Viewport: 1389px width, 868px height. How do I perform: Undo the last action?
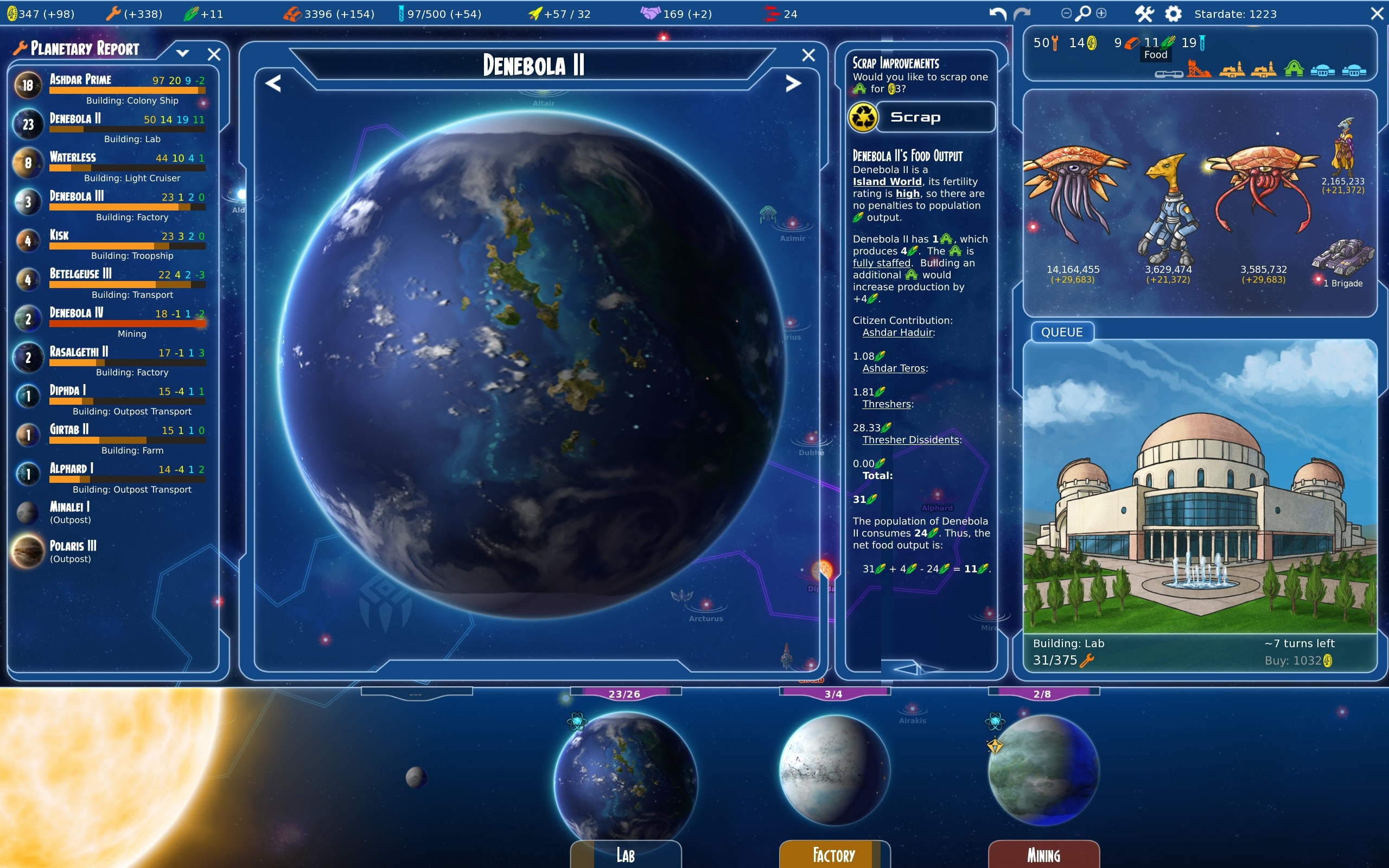(x=998, y=14)
